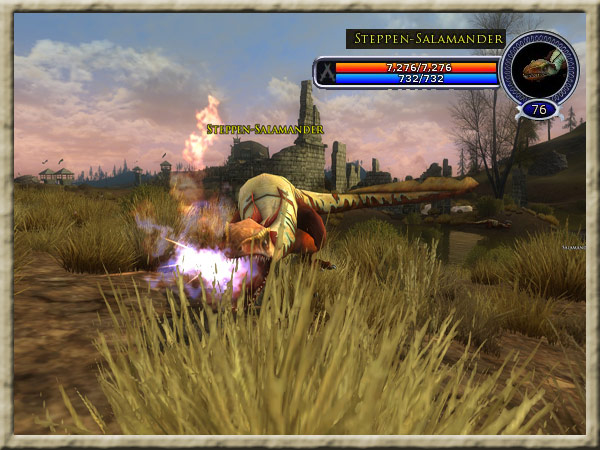
Task: Click the Steppen-Salamander target portrait
Action: click(539, 65)
